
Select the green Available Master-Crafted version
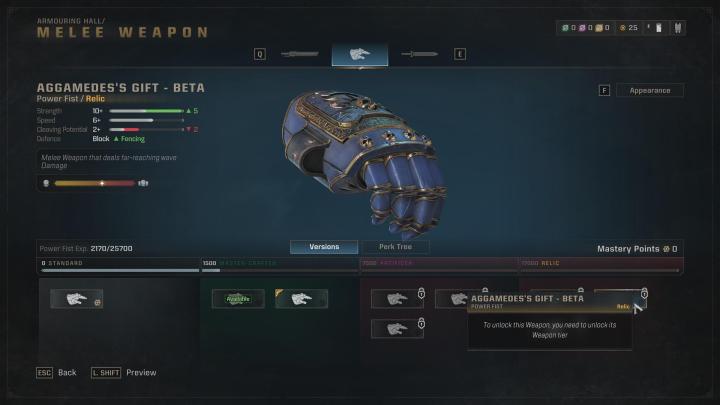coord(238,299)
